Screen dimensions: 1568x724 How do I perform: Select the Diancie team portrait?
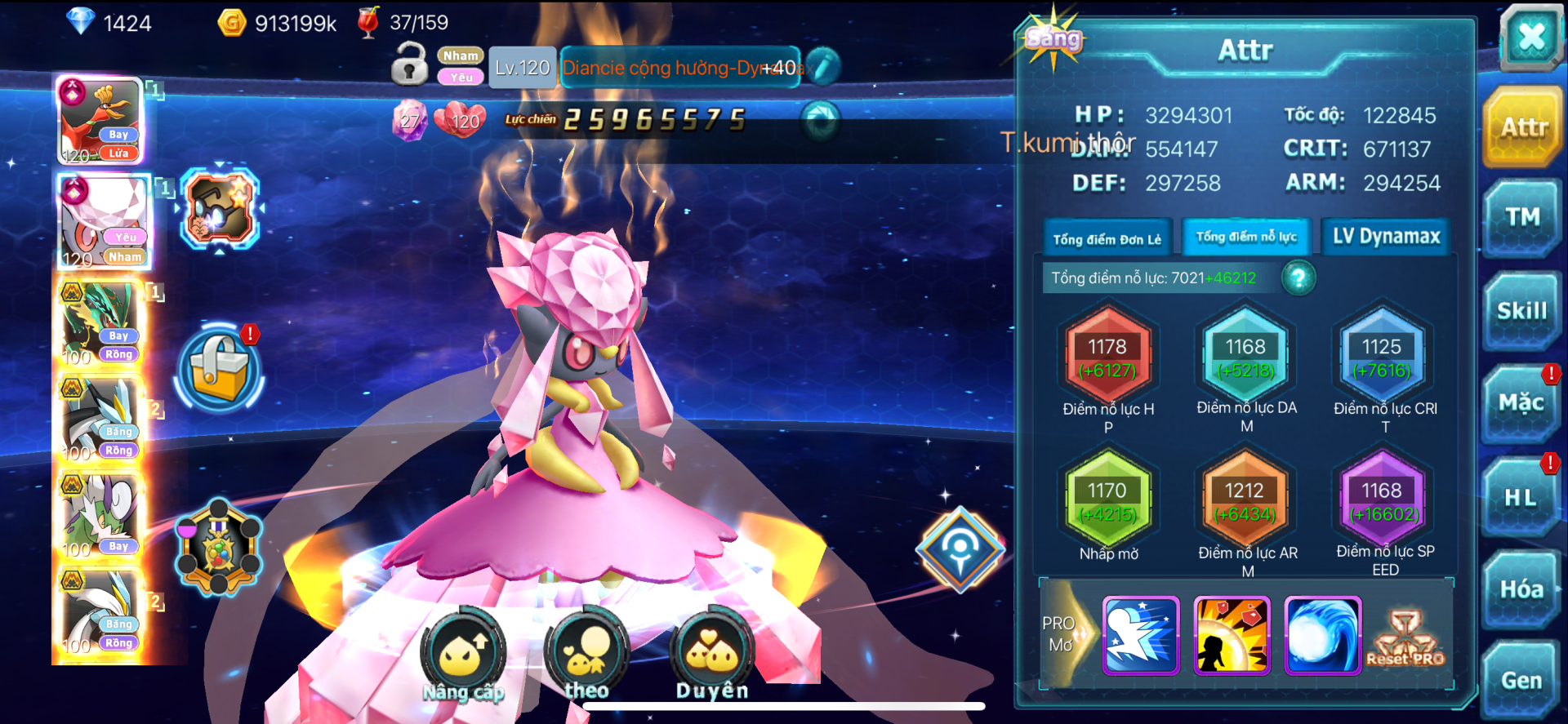pos(104,221)
